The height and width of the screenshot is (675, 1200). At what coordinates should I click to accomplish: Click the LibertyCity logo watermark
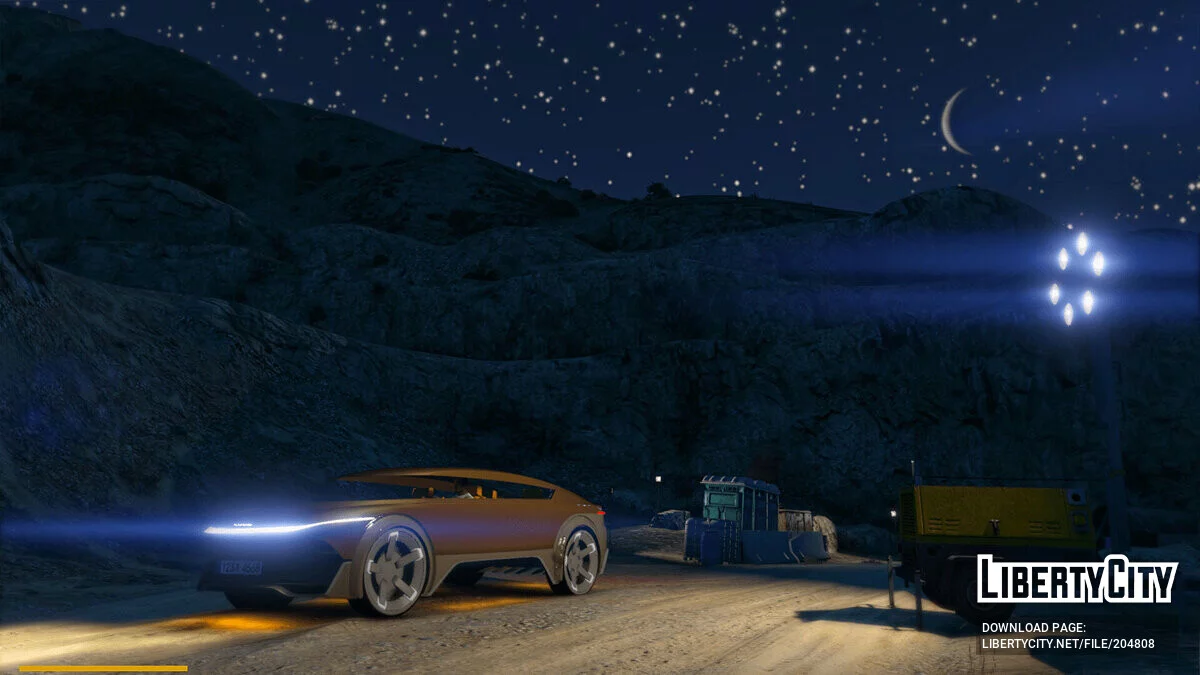pos(1077,580)
